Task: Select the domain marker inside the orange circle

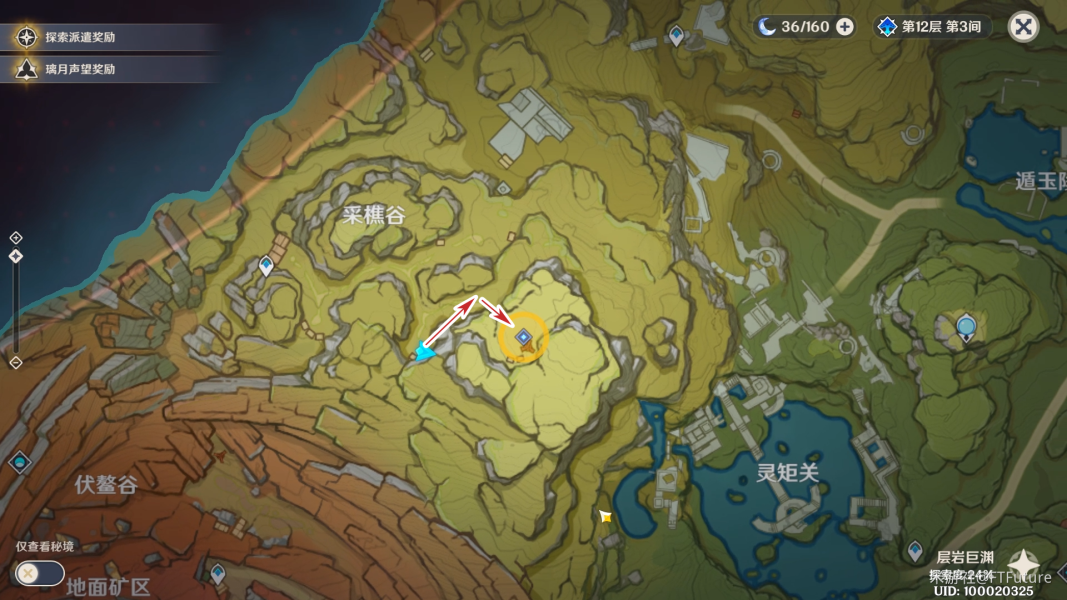Action: click(523, 338)
